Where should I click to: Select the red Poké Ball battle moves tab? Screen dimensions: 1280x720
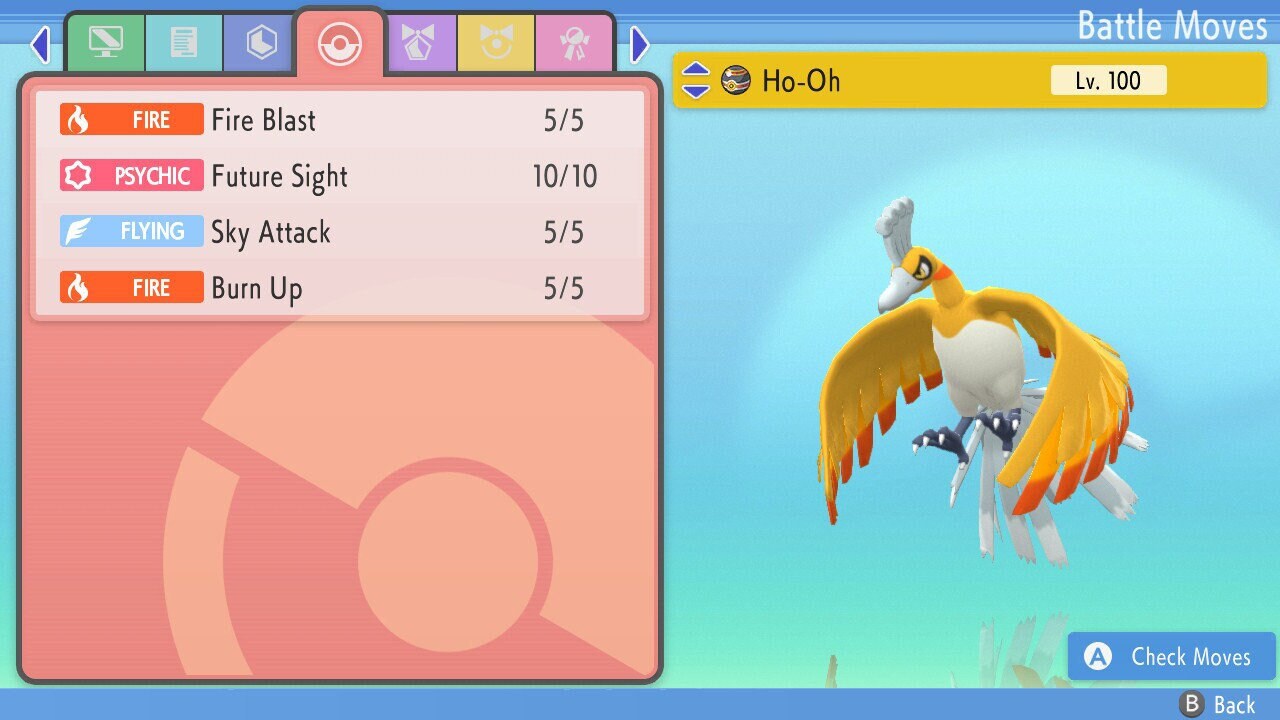339,44
